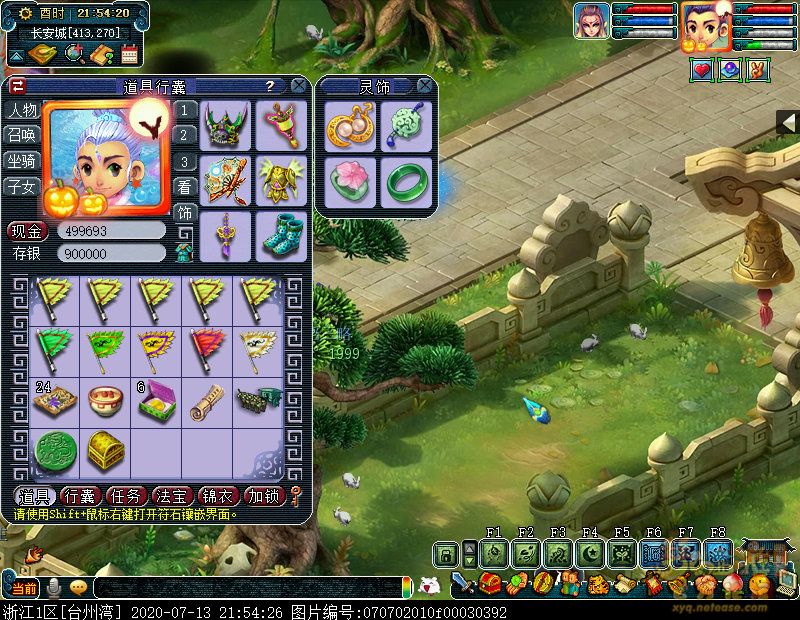Click the 现金 cash button
This screenshot has width=800, height=620.
coord(27,231)
